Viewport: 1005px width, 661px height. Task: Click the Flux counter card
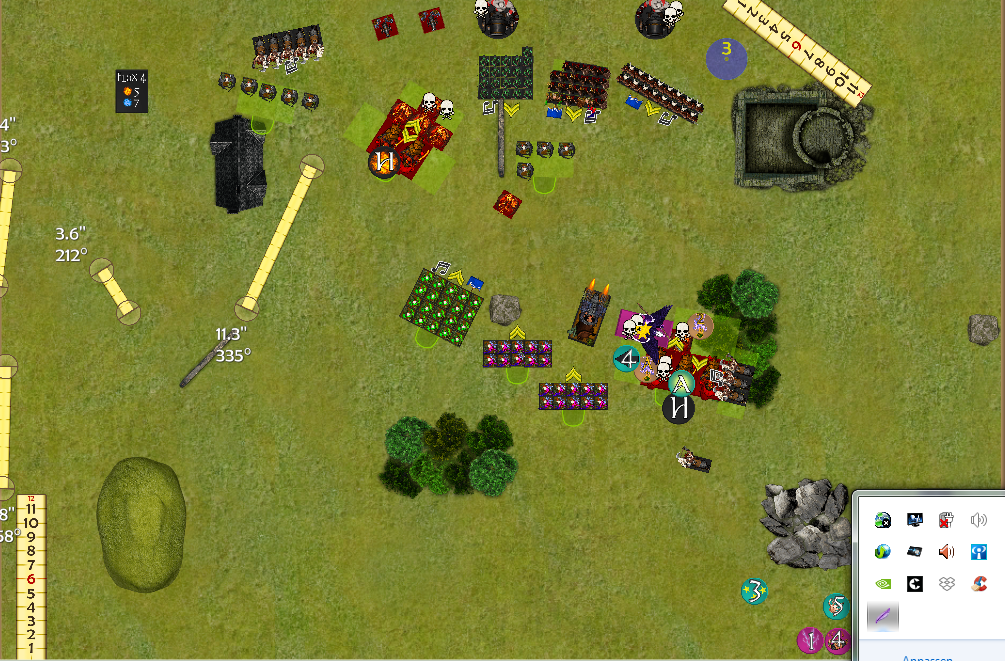pyautogui.click(x=132, y=91)
